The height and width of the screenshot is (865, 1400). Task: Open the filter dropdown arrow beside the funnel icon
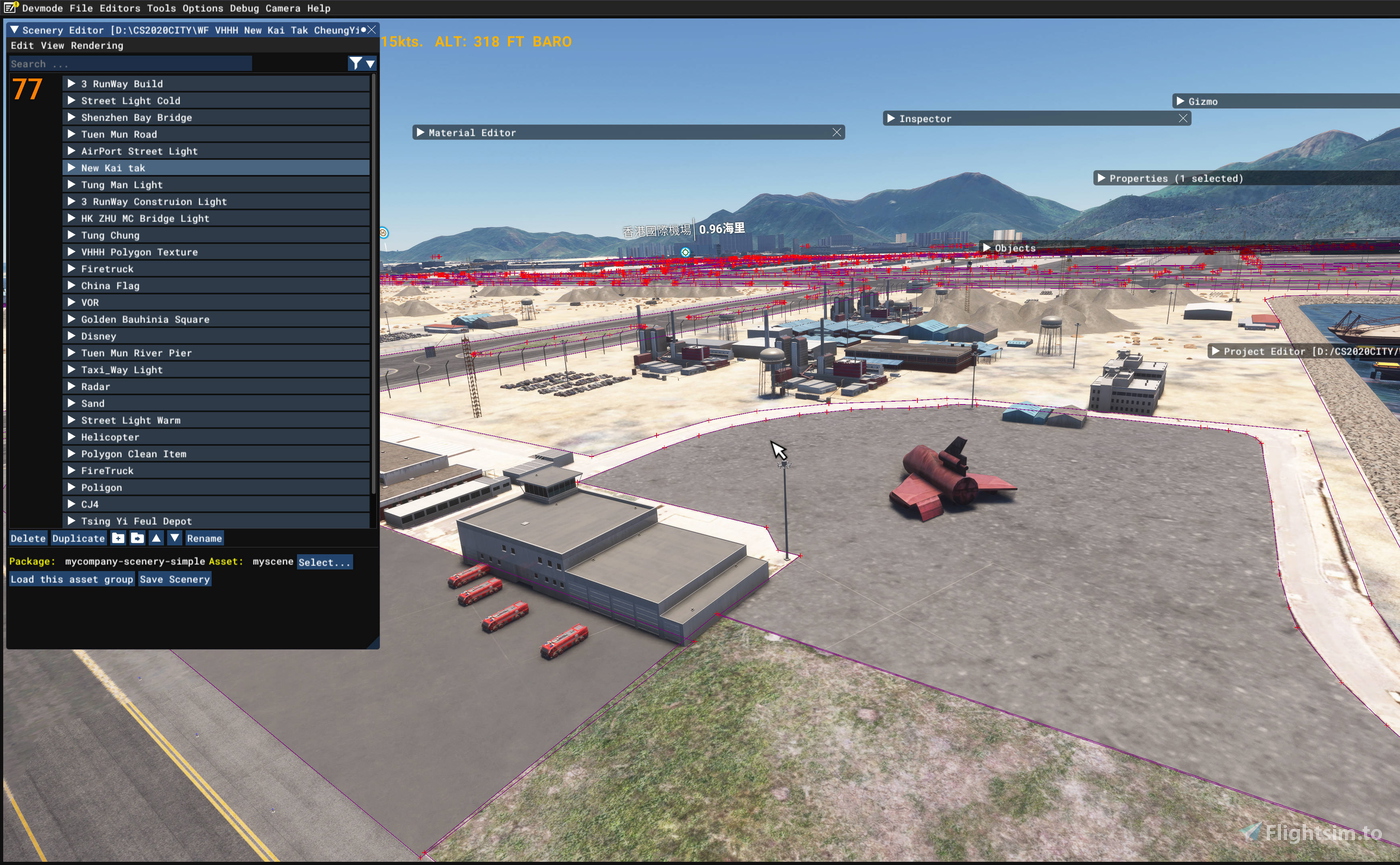point(369,63)
